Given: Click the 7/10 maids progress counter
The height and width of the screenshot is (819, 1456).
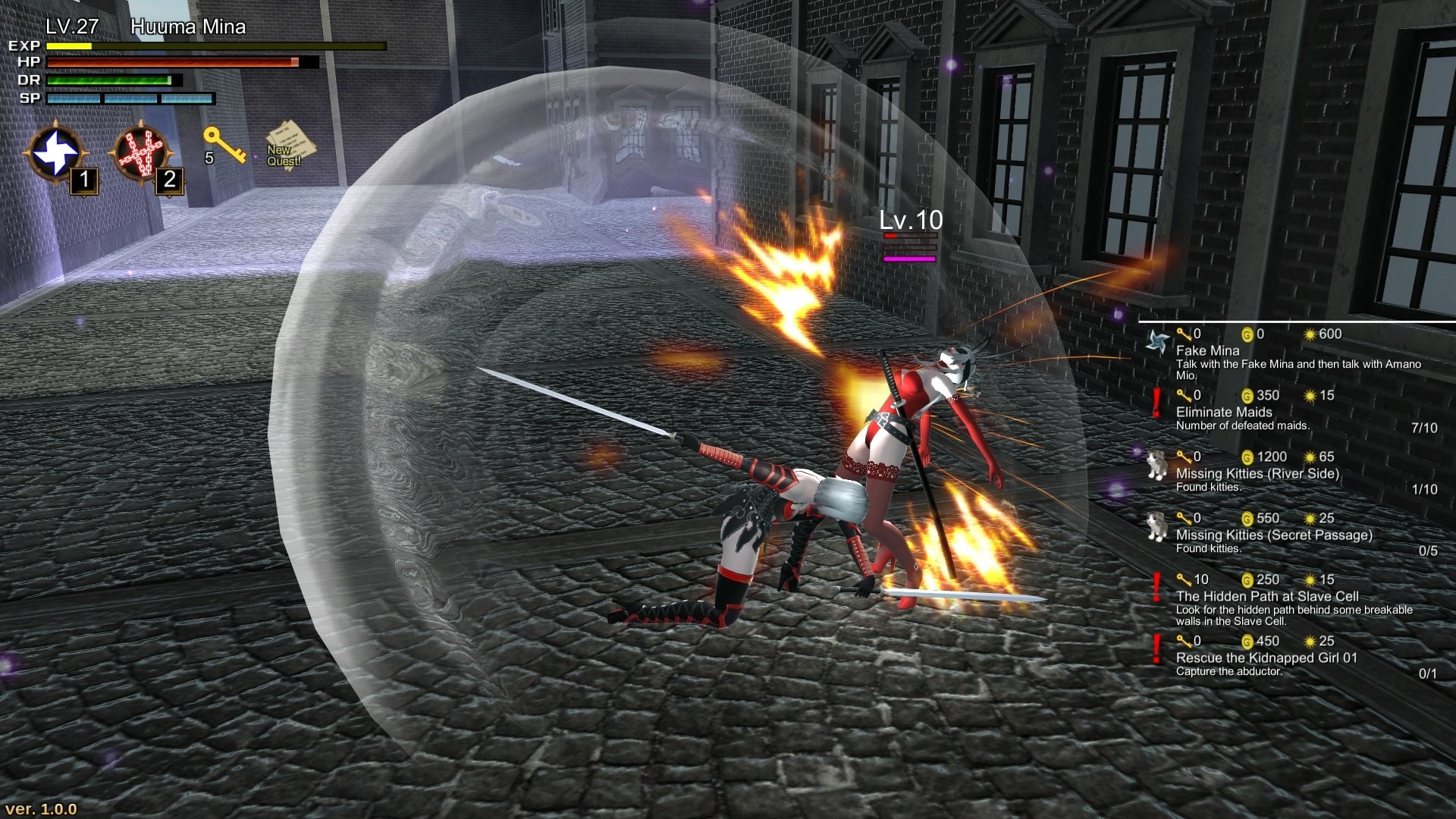Looking at the screenshot, I should coord(1423,426).
